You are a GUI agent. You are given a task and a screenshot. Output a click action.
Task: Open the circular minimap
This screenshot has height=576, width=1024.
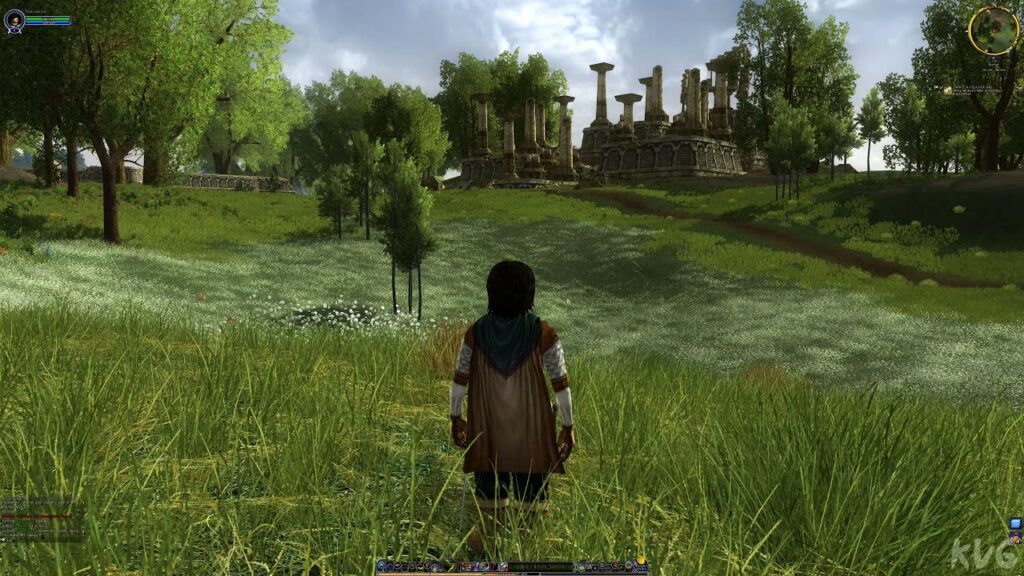992,30
